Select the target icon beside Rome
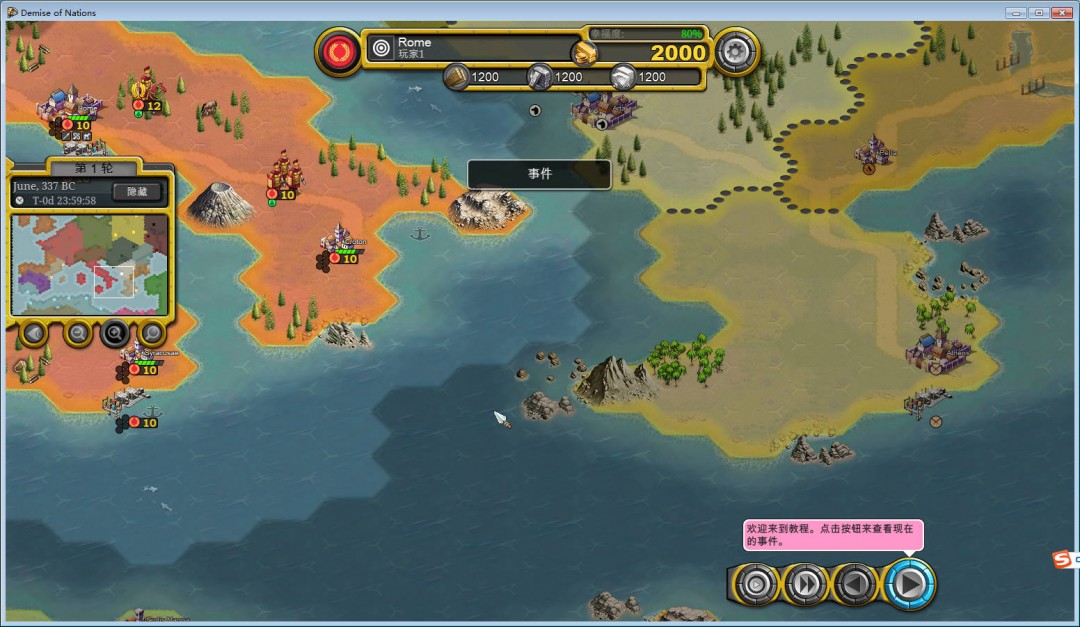Image resolution: width=1080 pixels, height=627 pixels. point(381,47)
